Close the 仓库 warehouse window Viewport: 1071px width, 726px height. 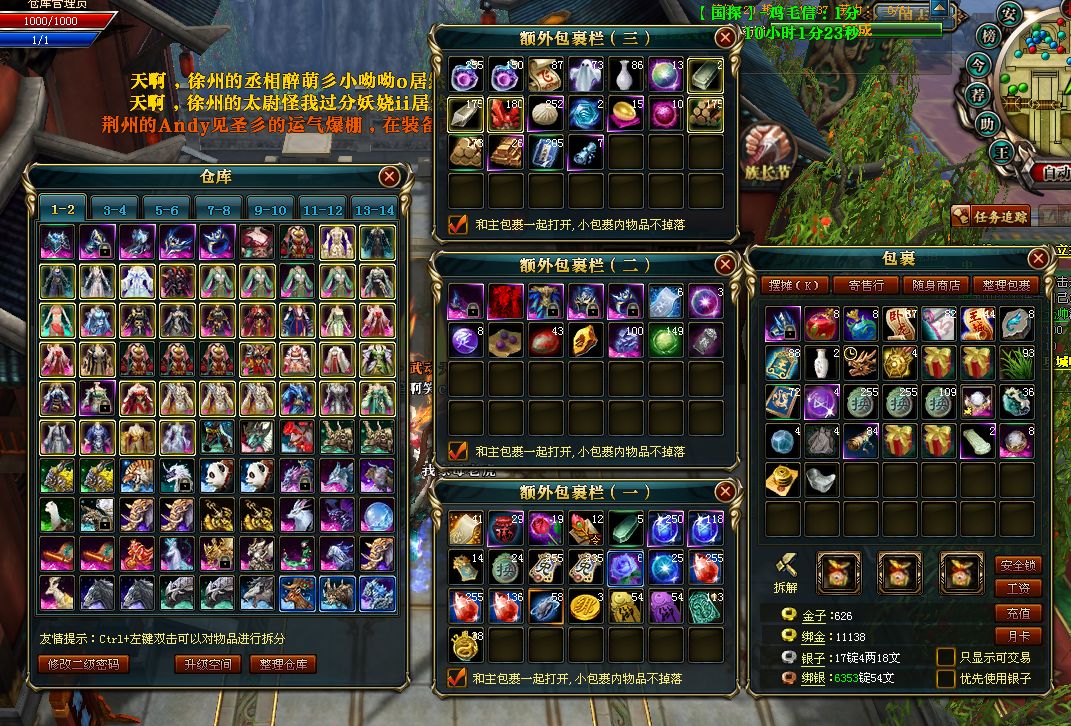390,177
